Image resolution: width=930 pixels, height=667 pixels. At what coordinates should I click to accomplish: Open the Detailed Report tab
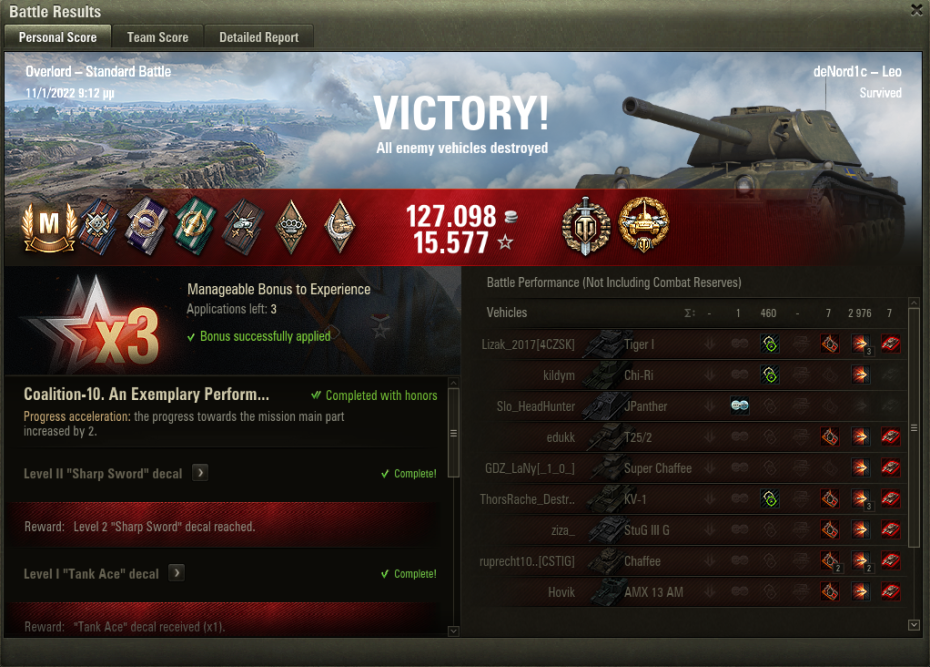pos(259,37)
